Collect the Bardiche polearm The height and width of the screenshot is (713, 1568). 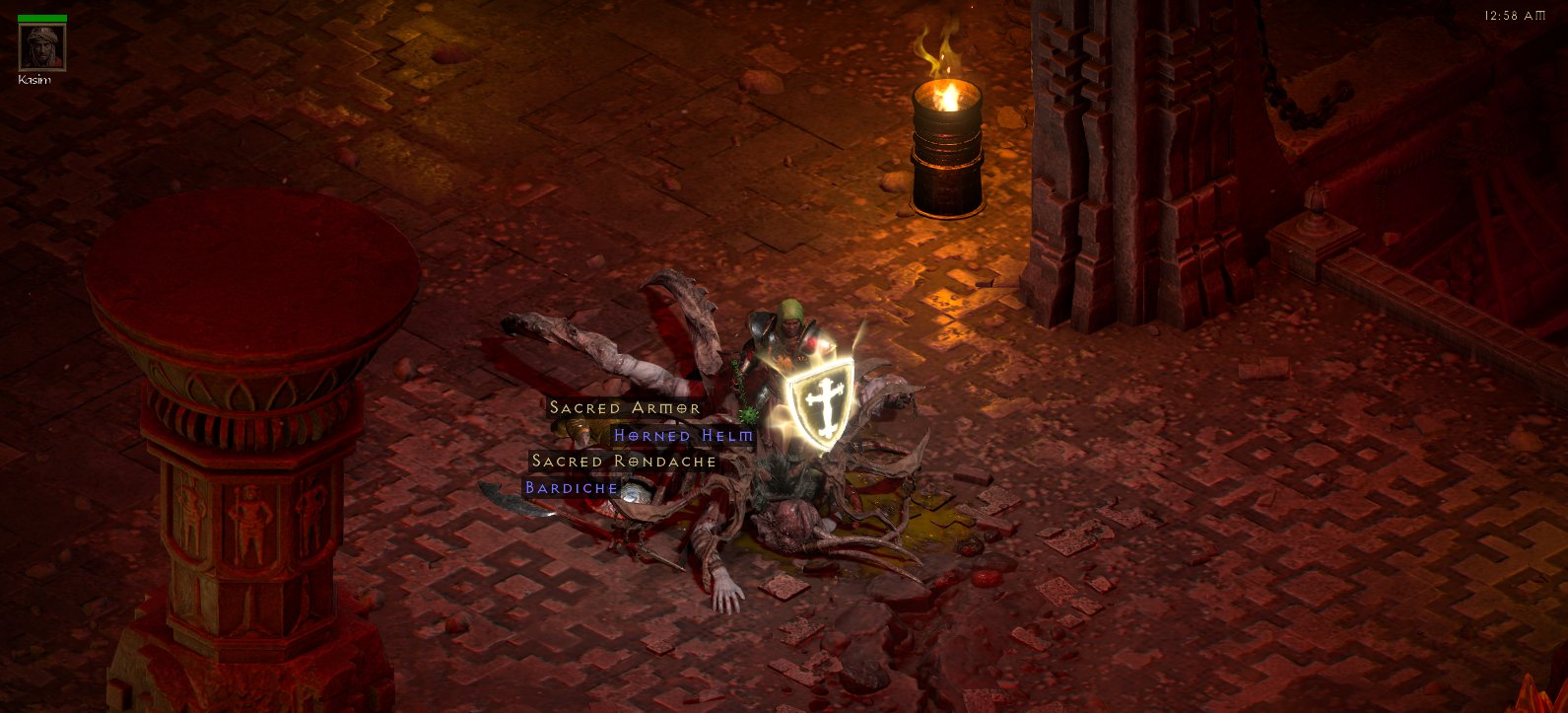(x=570, y=488)
